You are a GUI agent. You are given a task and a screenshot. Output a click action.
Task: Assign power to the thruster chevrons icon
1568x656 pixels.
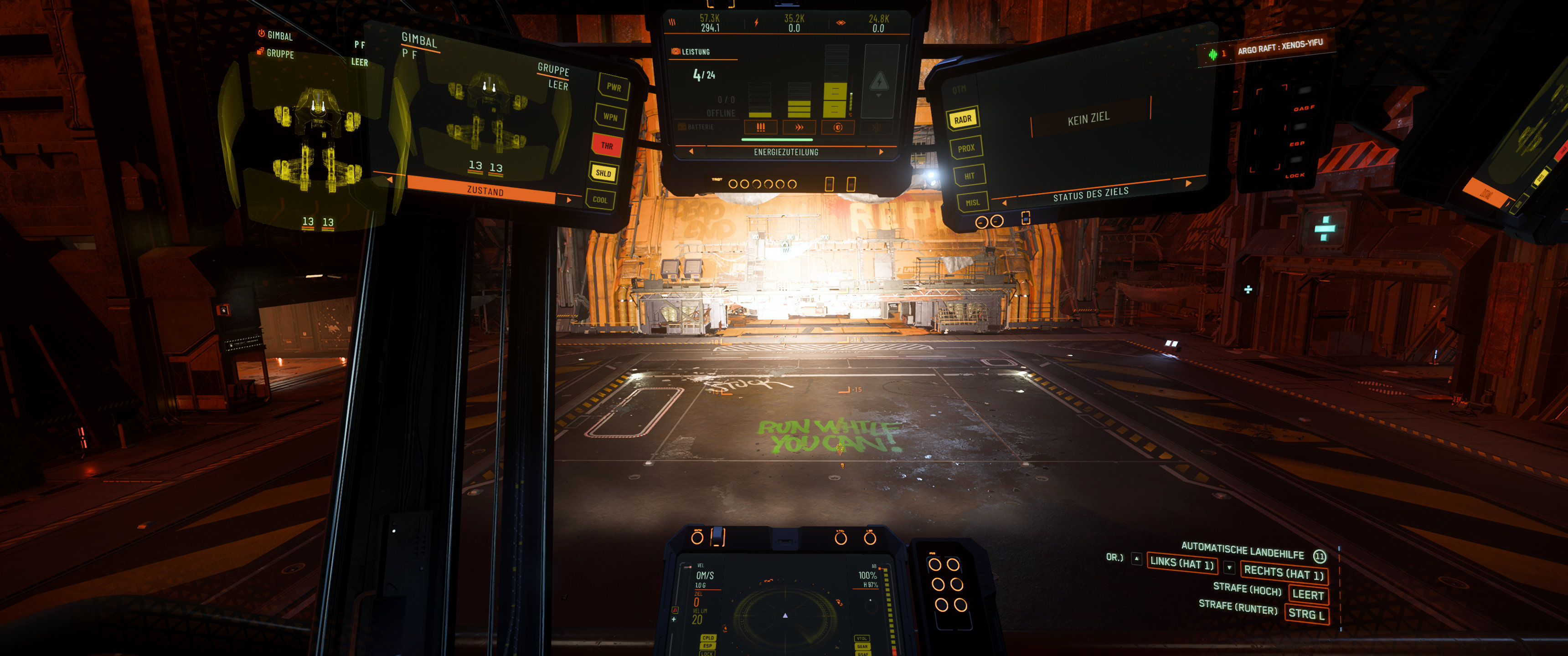pos(799,127)
